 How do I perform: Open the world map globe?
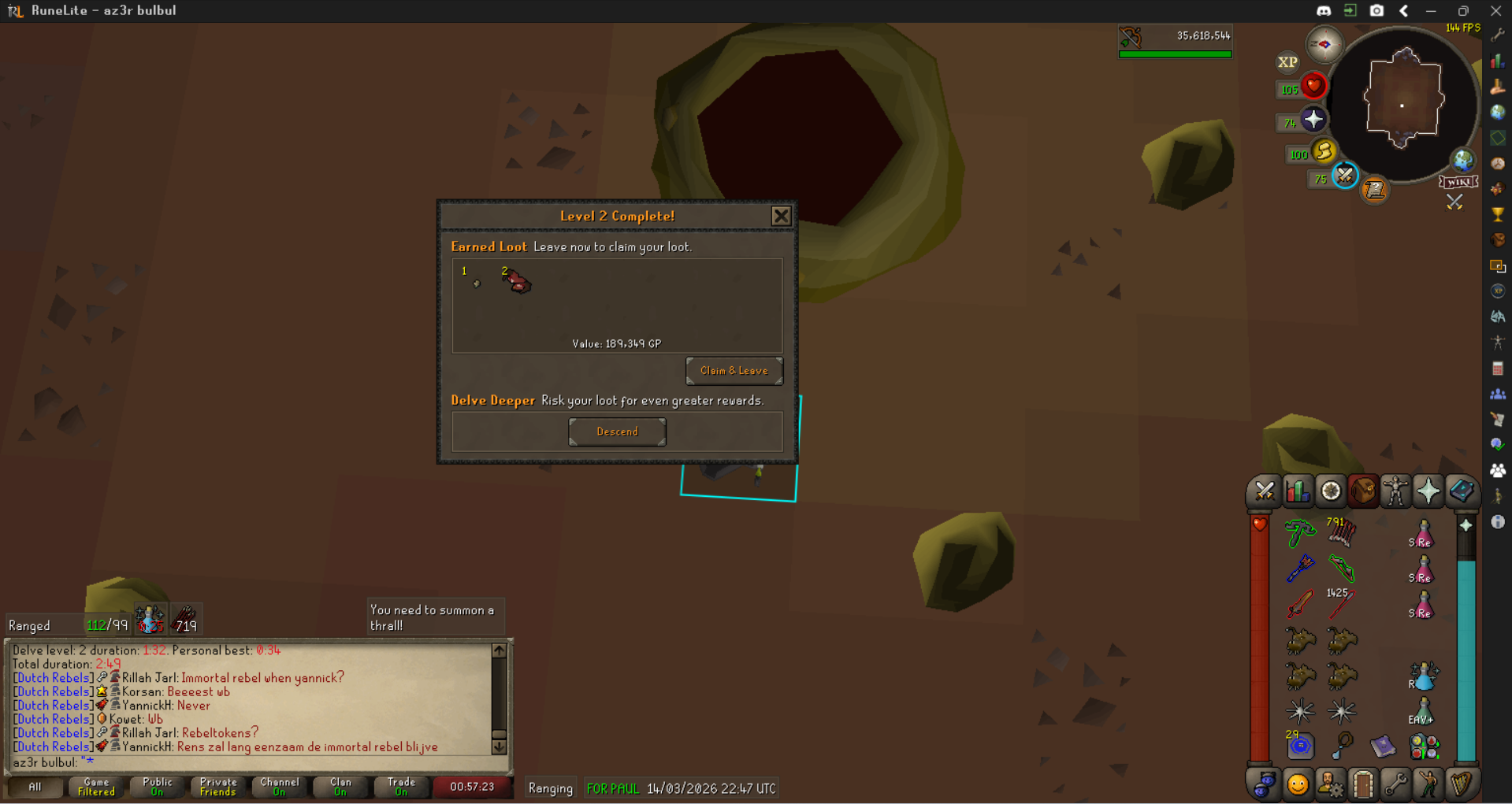pos(1463,161)
